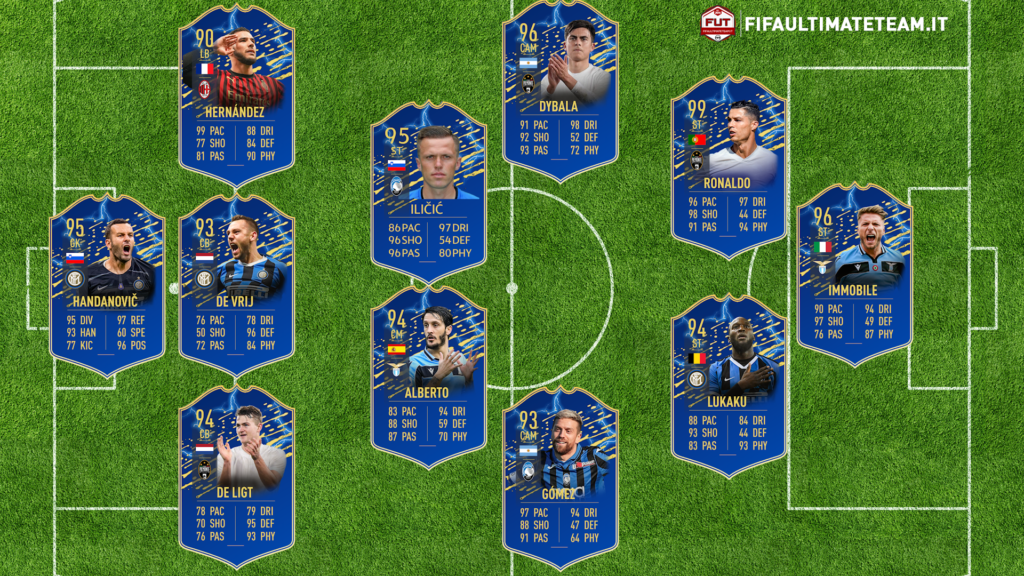Image resolution: width=1024 pixels, height=576 pixels.
Task: Choose the Dybala 96-rated card
Action: pos(560,90)
